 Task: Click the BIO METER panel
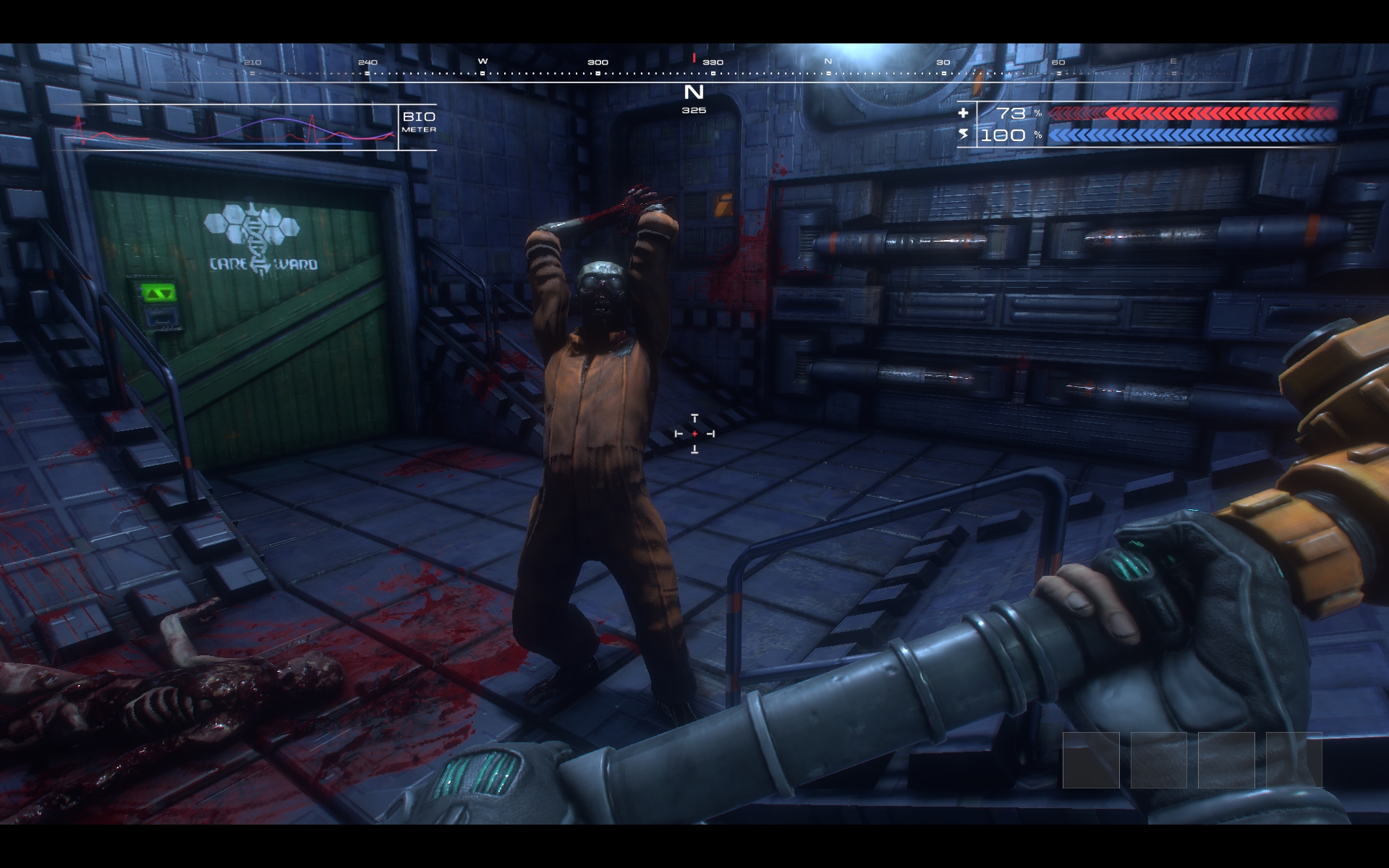click(246, 128)
